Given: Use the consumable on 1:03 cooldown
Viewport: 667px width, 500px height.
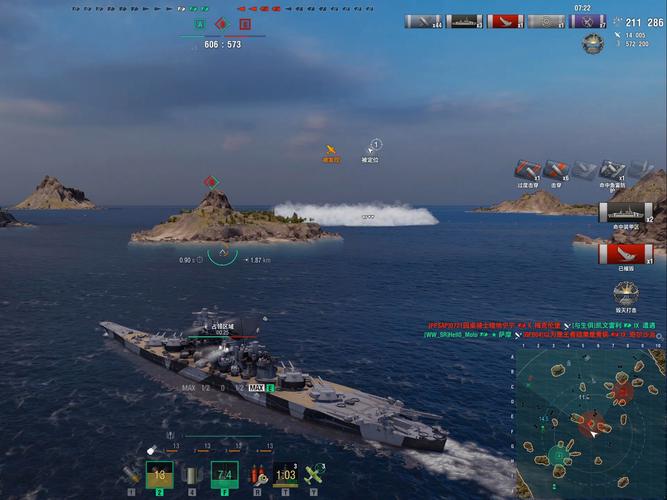Looking at the screenshot, I should pyautogui.click(x=286, y=475).
